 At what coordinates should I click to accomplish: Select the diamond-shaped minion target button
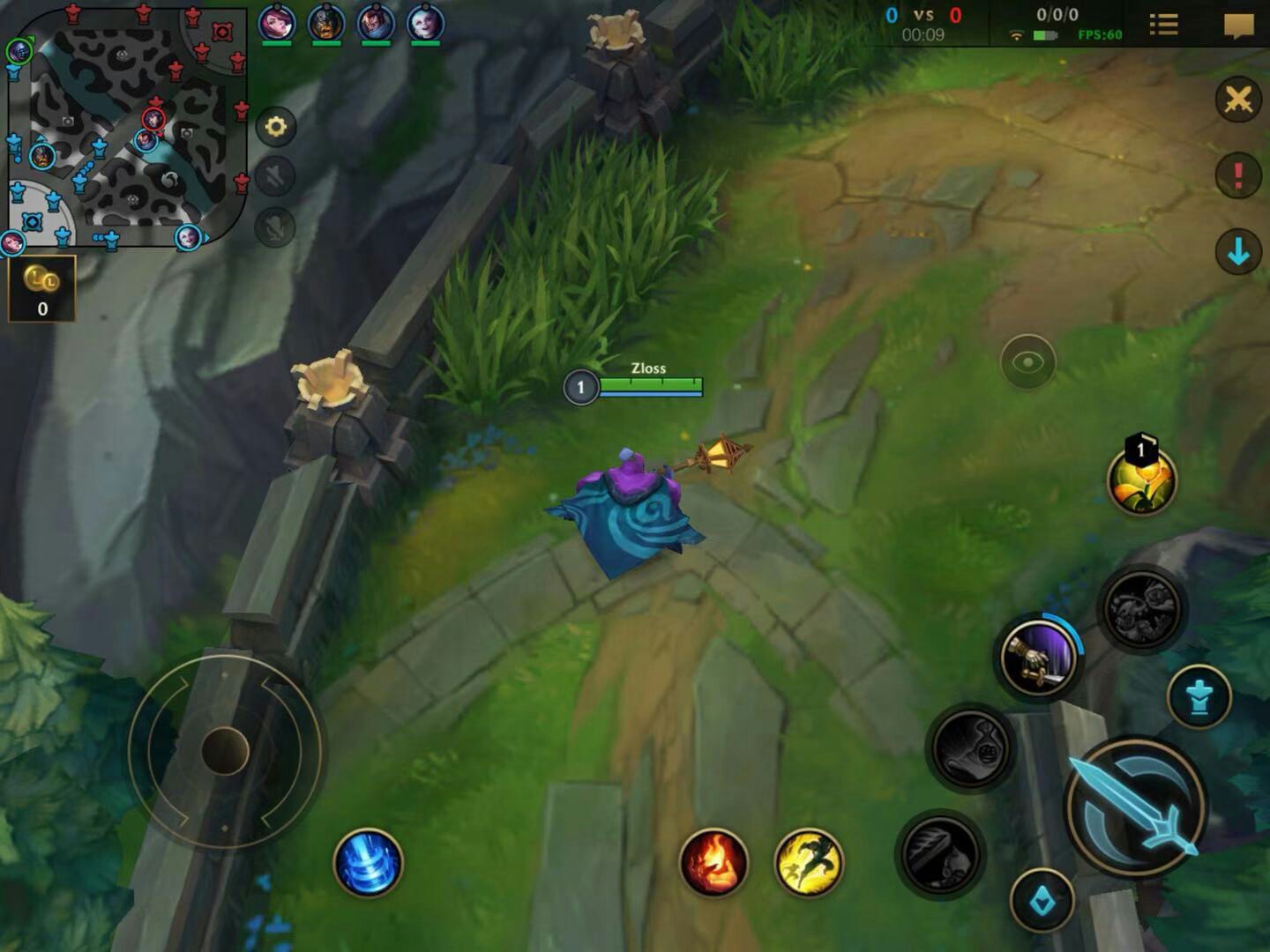pos(1042,900)
